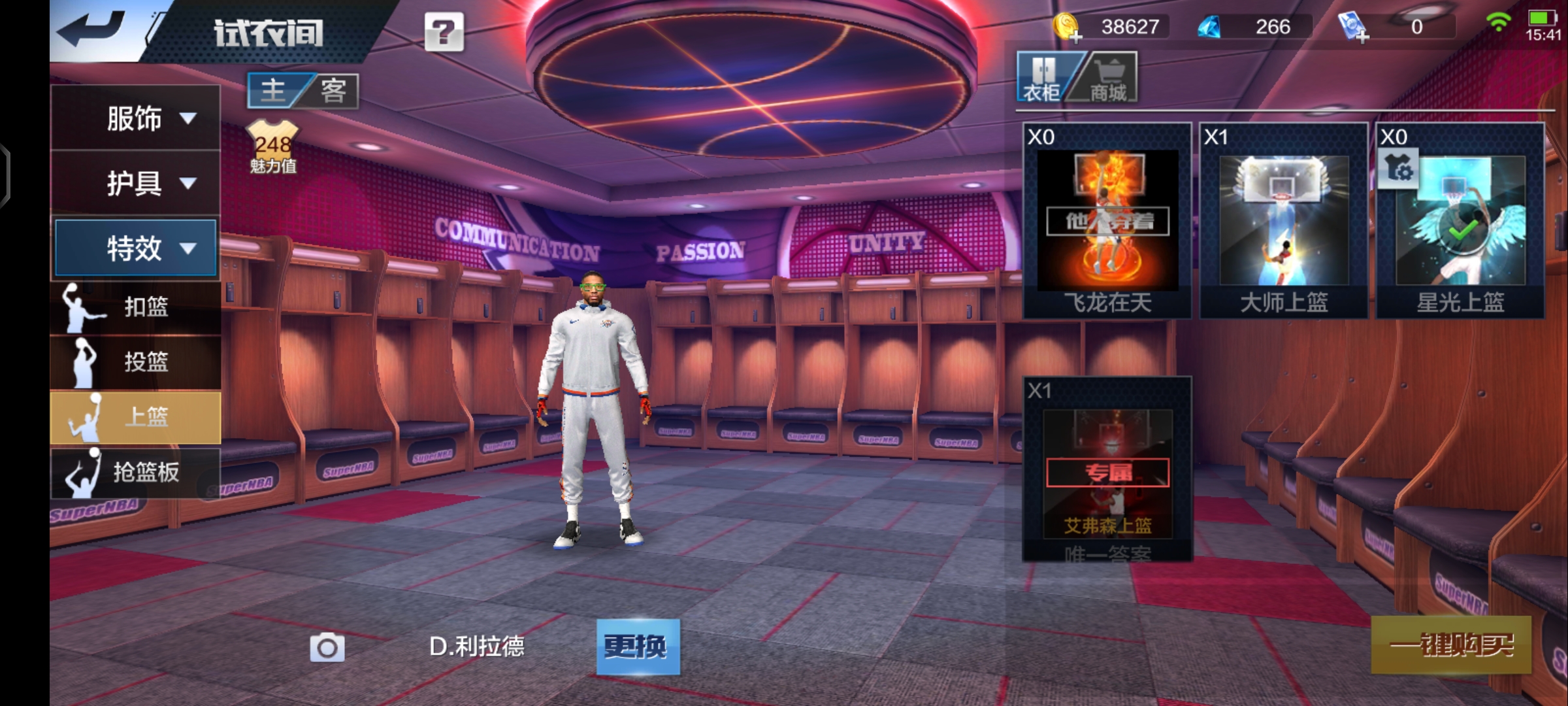The width and height of the screenshot is (1568, 706).
Task: Choose the 星光上篮 layup effect card
Action: pos(1460,221)
